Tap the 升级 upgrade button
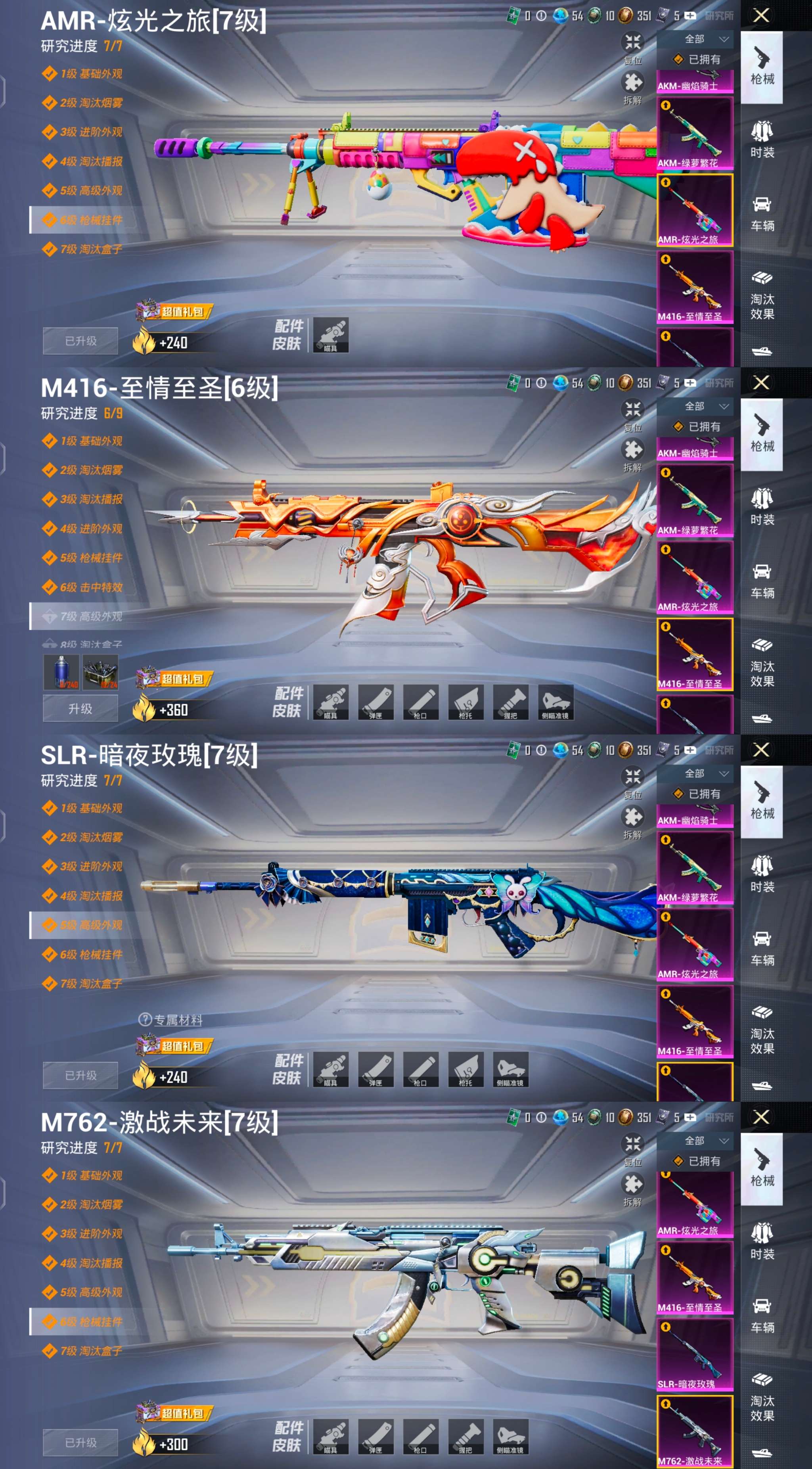This screenshot has width=812, height=1469. [80, 709]
